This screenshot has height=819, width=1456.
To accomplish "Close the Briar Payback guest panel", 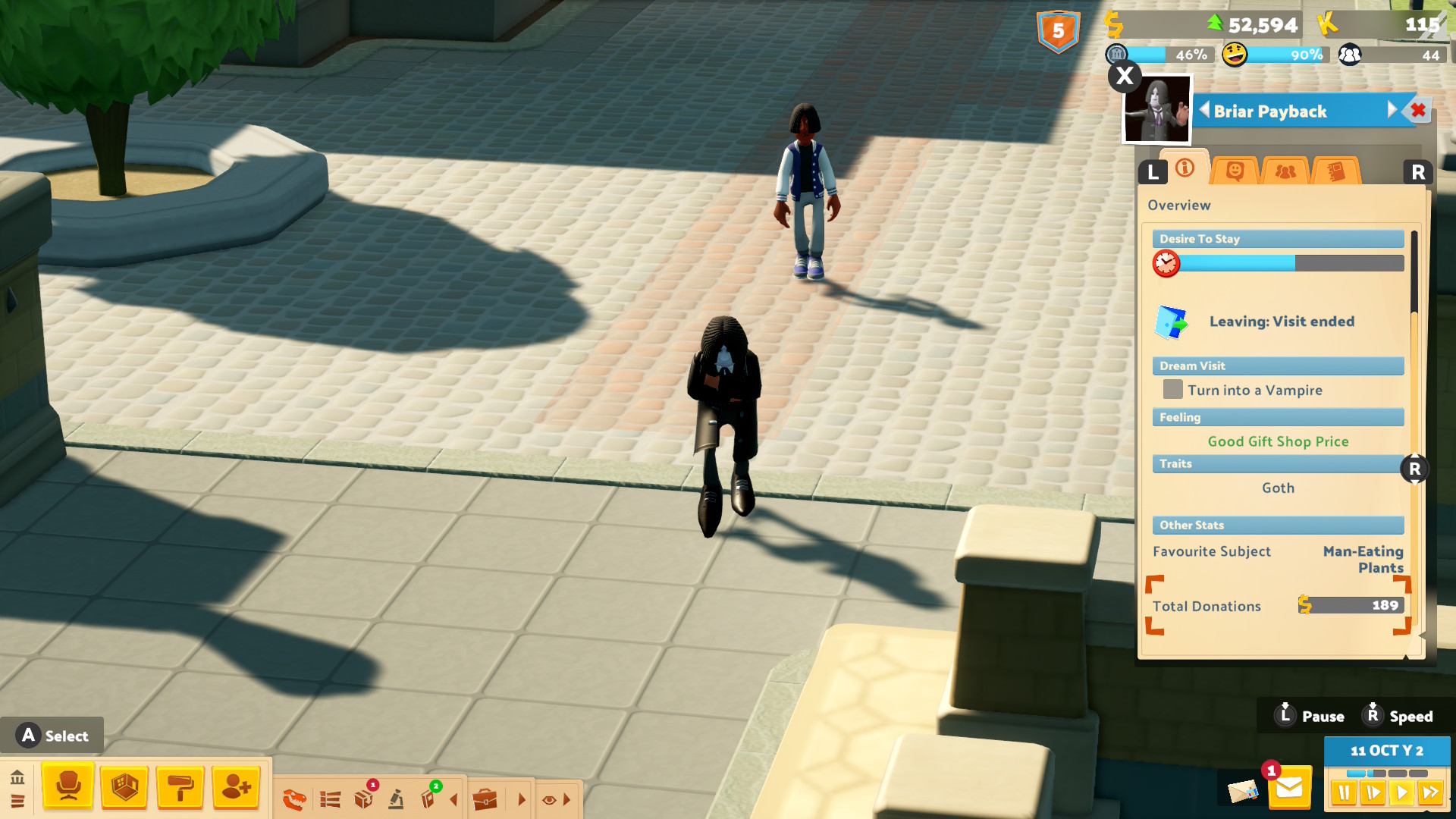I will click(1417, 111).
